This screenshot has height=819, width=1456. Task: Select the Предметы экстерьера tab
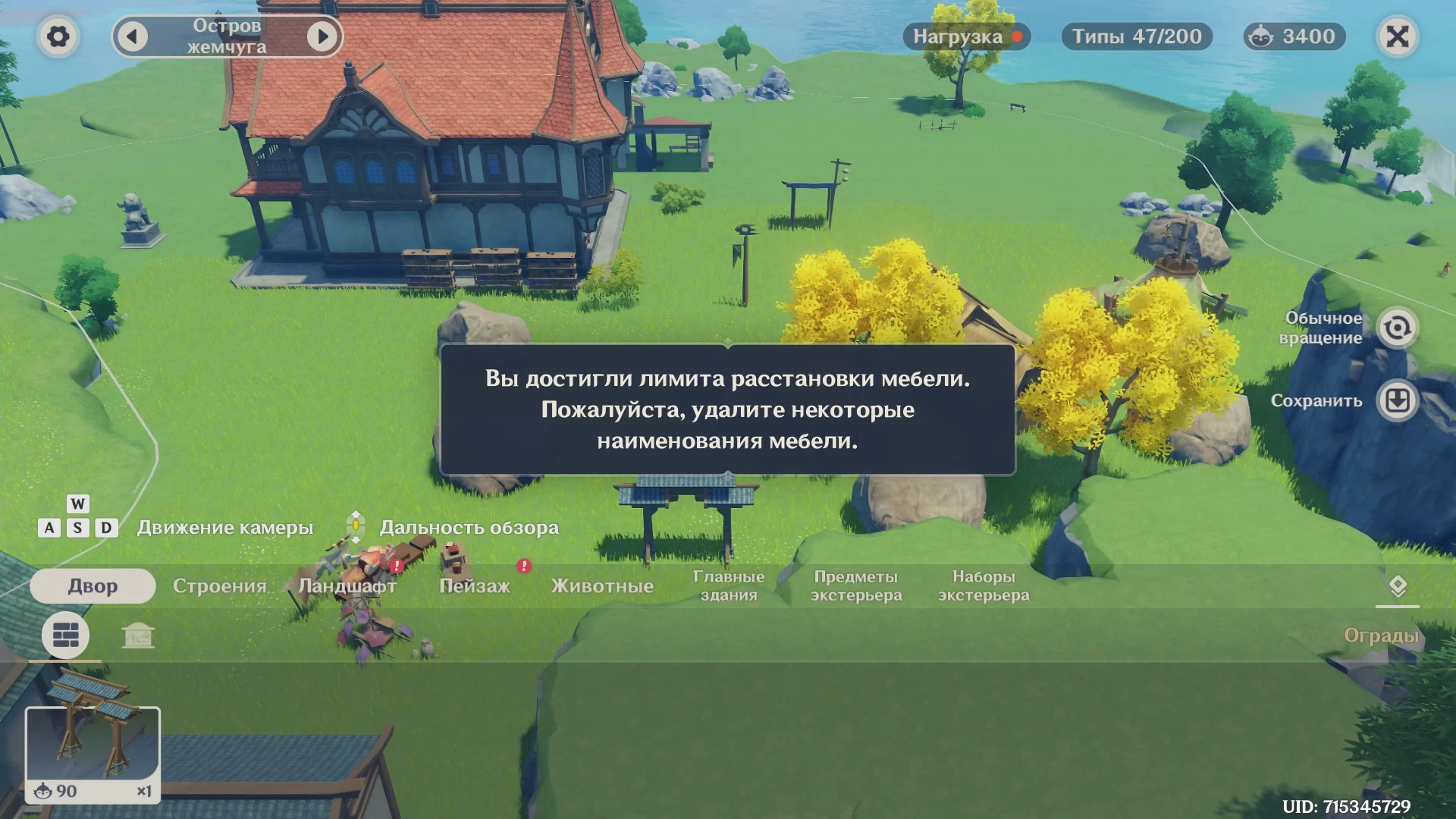pyautogui.click(x=856, y=586)
